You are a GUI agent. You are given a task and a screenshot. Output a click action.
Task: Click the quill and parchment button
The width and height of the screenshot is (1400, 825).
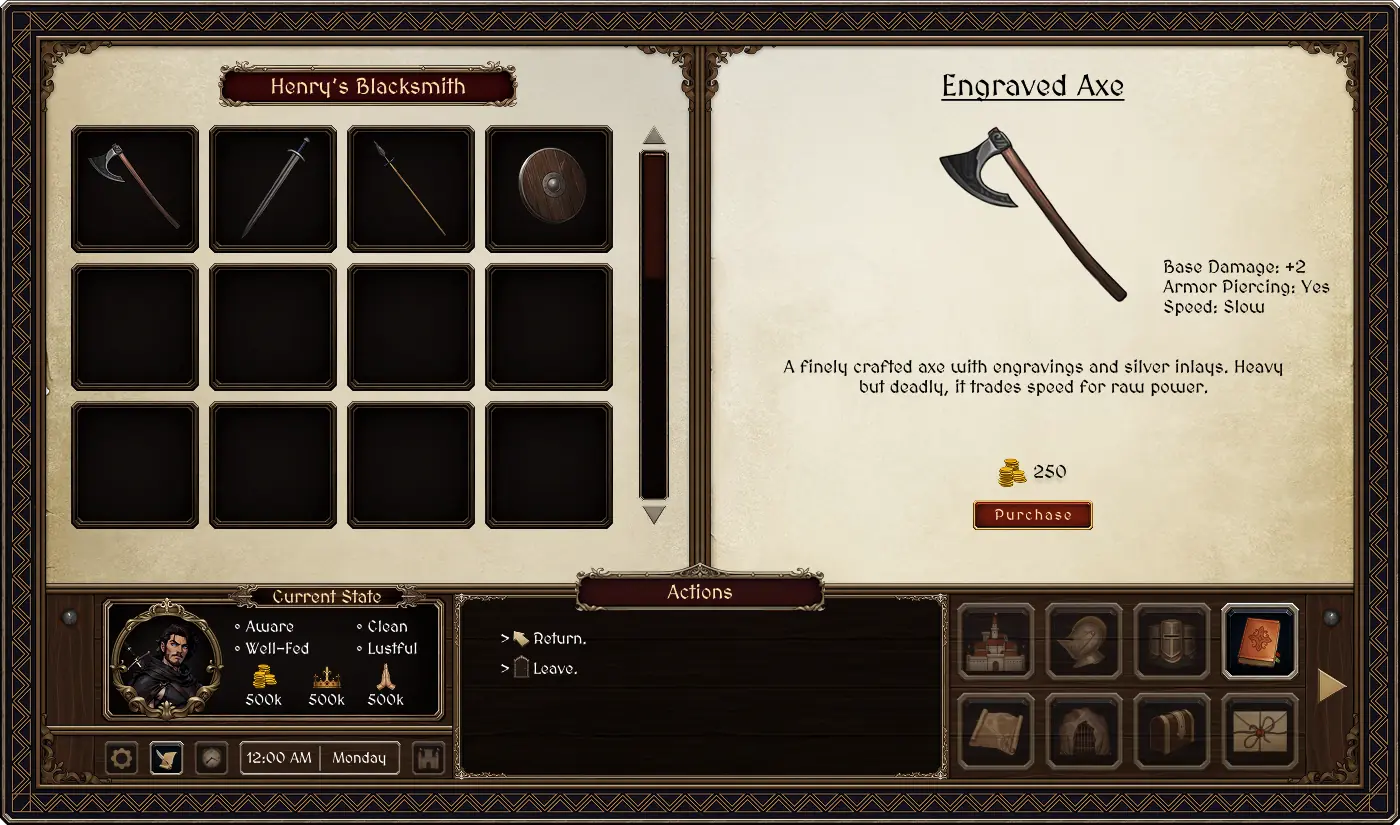[x=166, y=758]
